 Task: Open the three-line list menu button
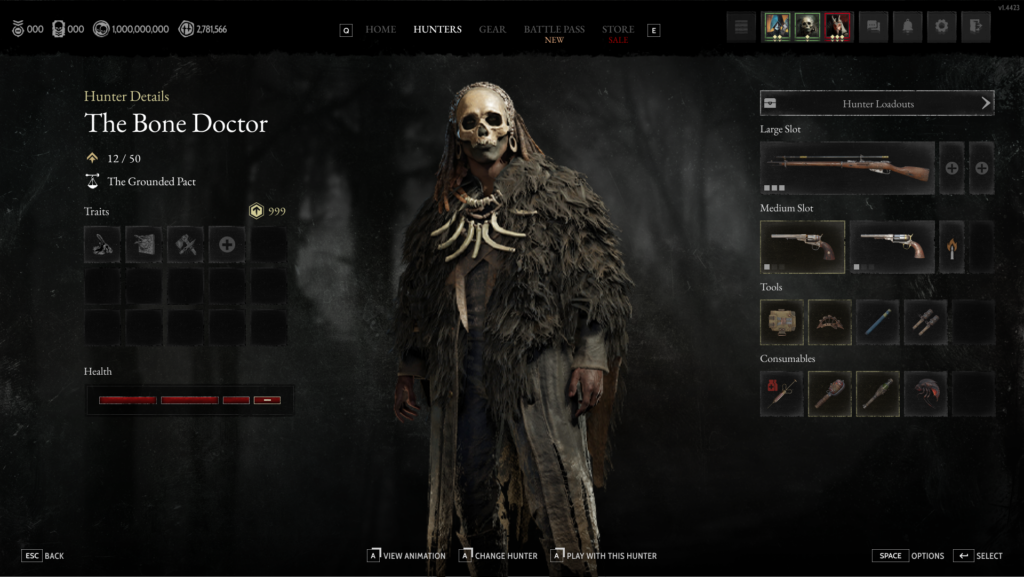741,27
